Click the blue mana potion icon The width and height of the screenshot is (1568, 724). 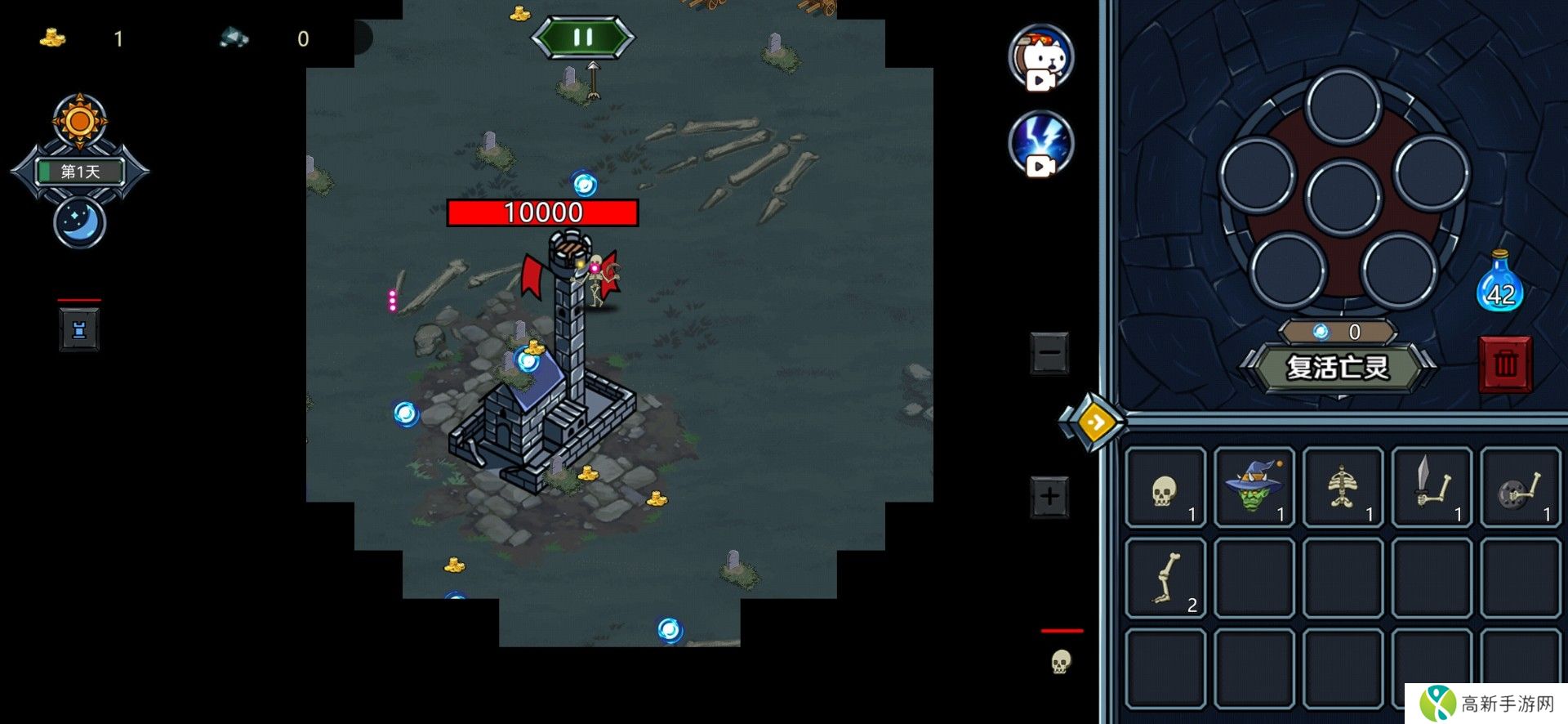pyautogui.click(x=1499, y=283)
